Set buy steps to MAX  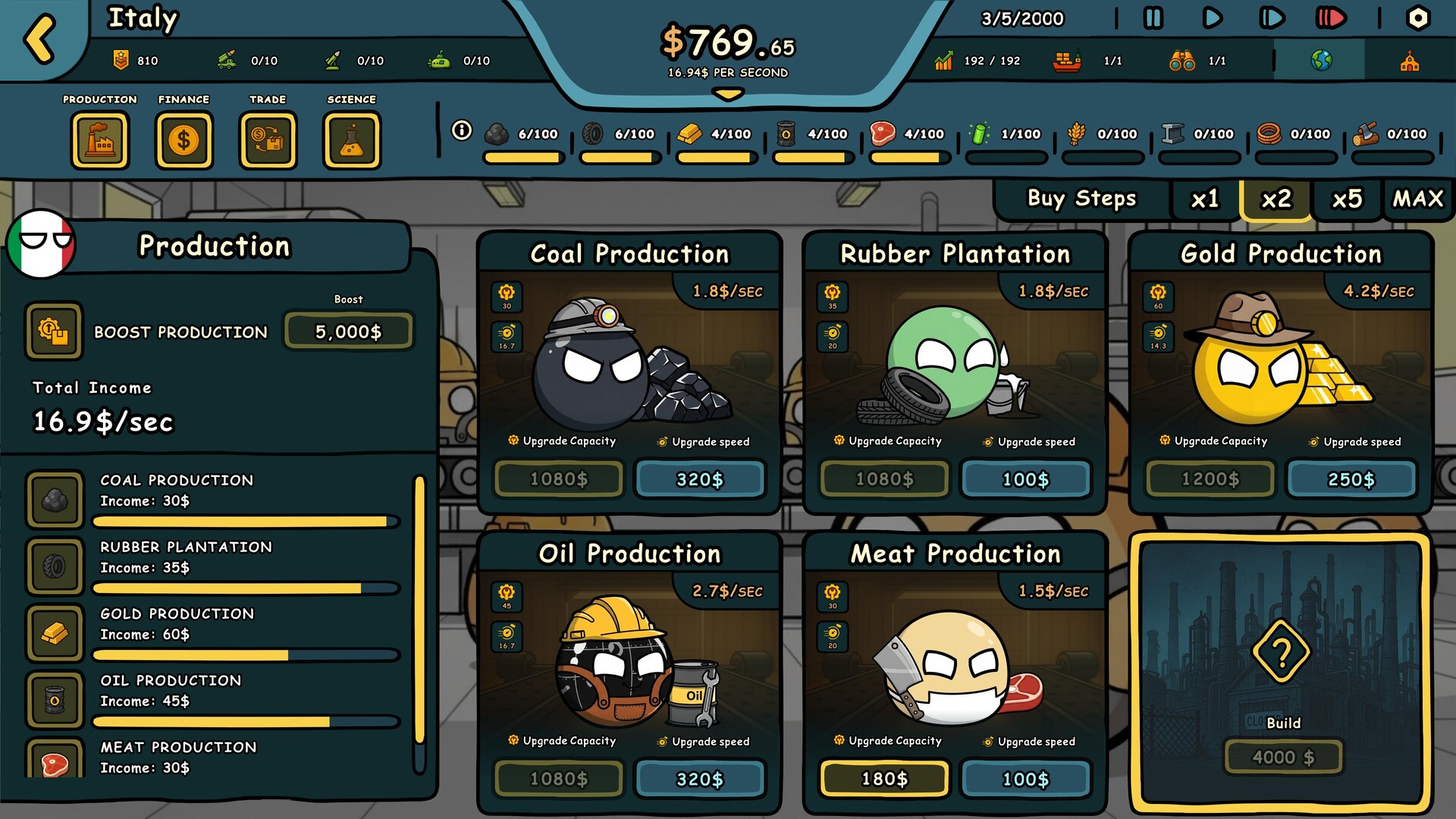(x=1417, y=199)
